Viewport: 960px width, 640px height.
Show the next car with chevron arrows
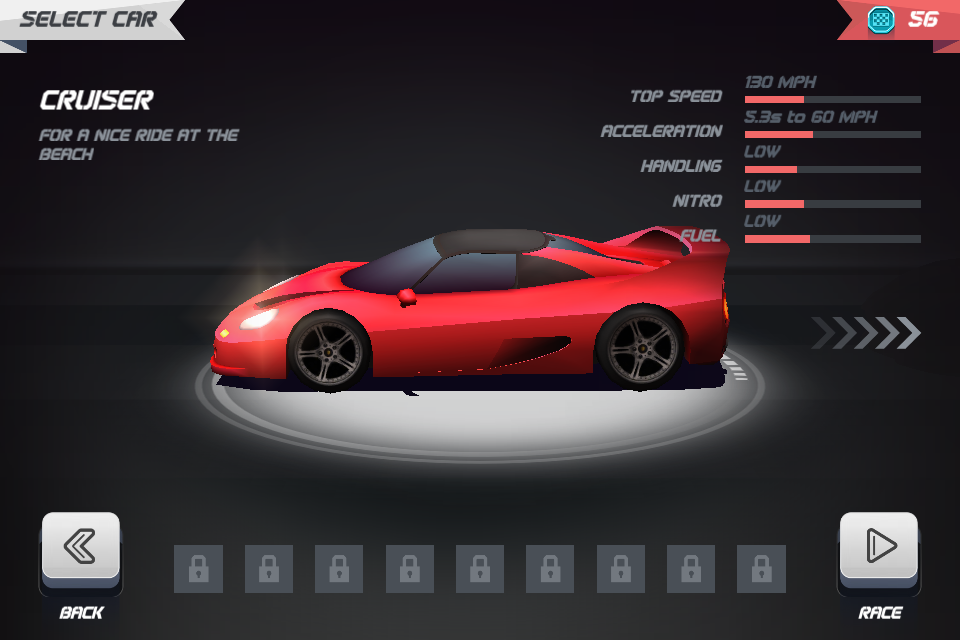866,333
